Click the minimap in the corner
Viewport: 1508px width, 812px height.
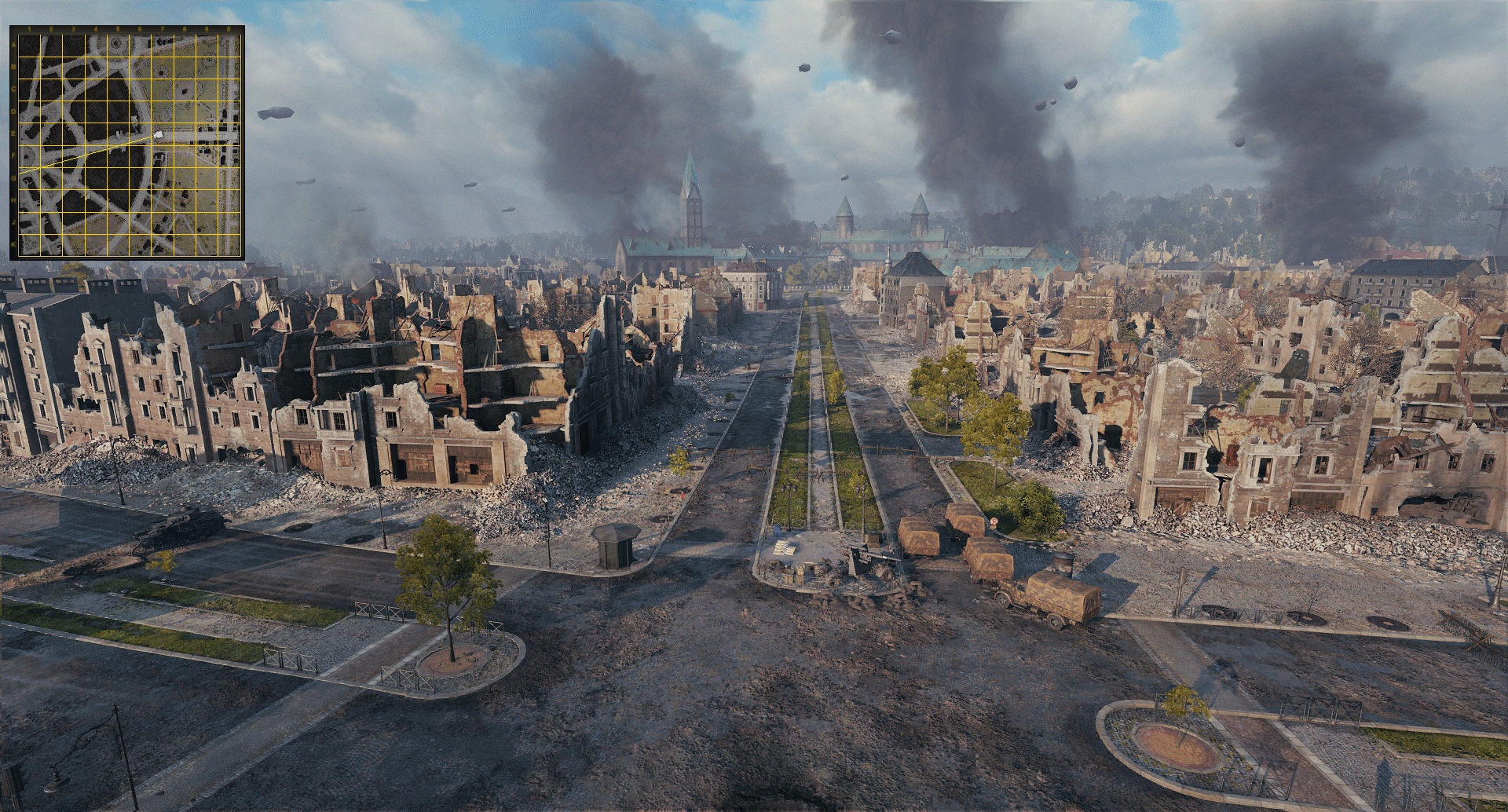tap(127, 143)
